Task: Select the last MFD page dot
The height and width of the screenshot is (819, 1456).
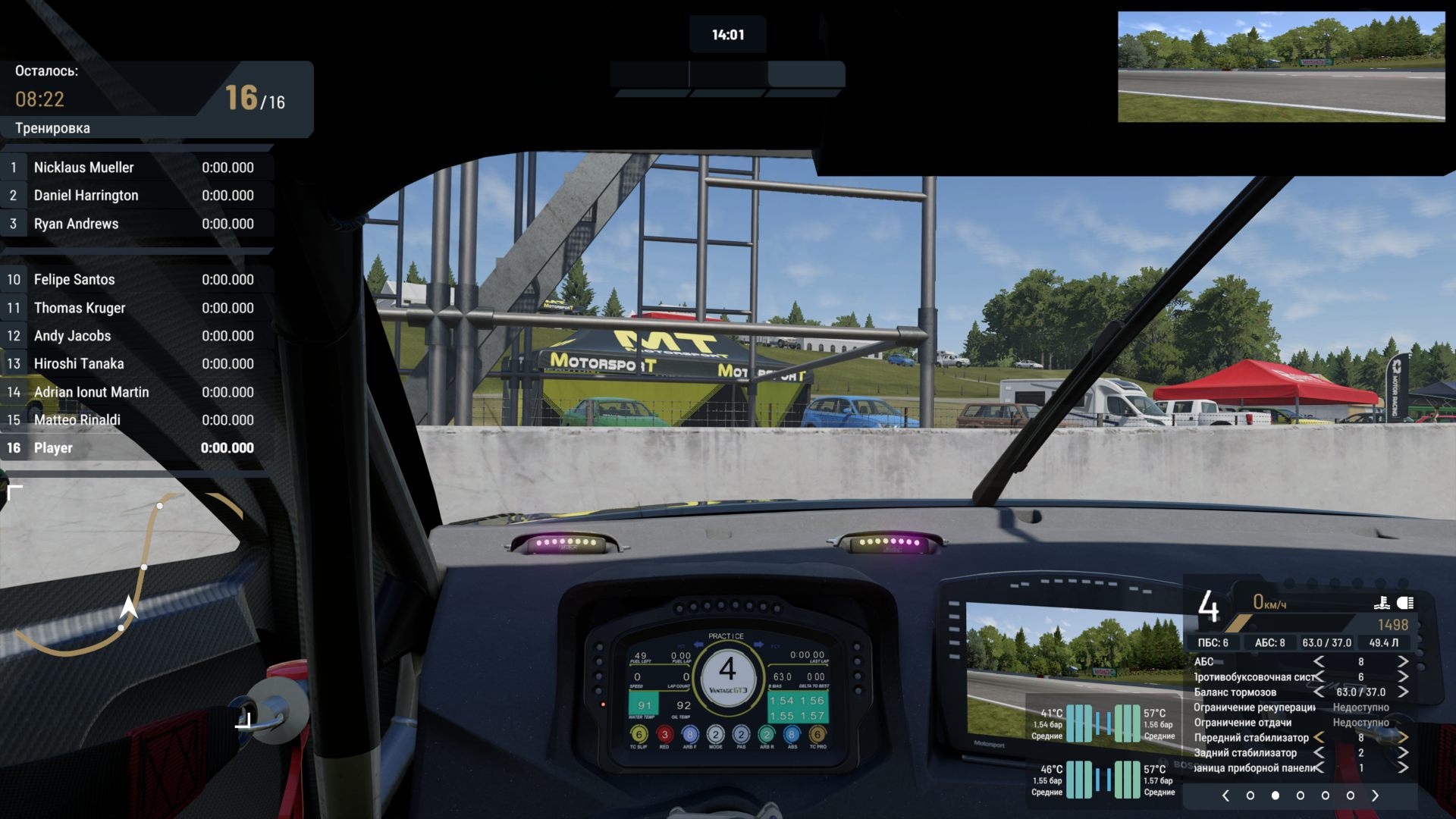Action: pyautogui.click(x=1350, y=795)
